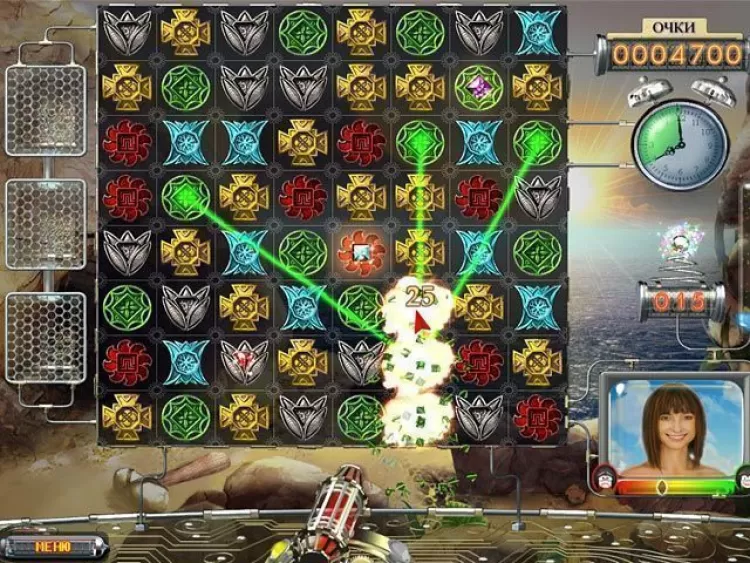Screen dimensions: 750x563
Task: Choose the highlighted red tile with a crystal
Action: point(360,251)
